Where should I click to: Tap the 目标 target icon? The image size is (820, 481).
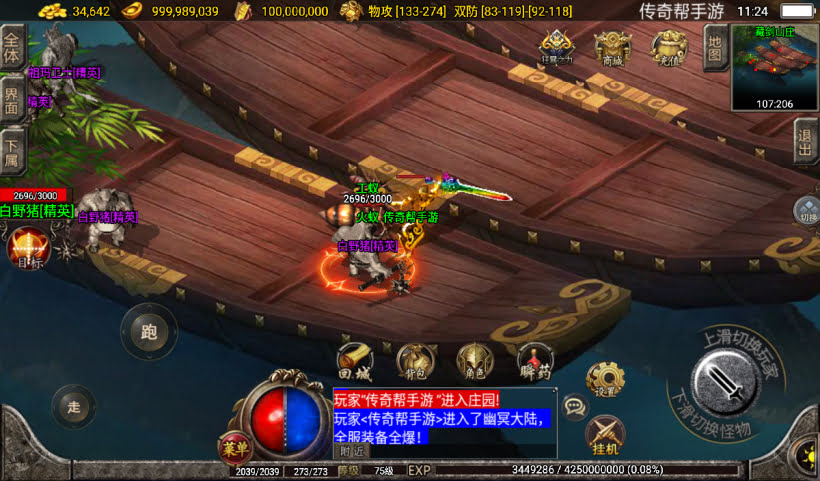click(27, 248)
